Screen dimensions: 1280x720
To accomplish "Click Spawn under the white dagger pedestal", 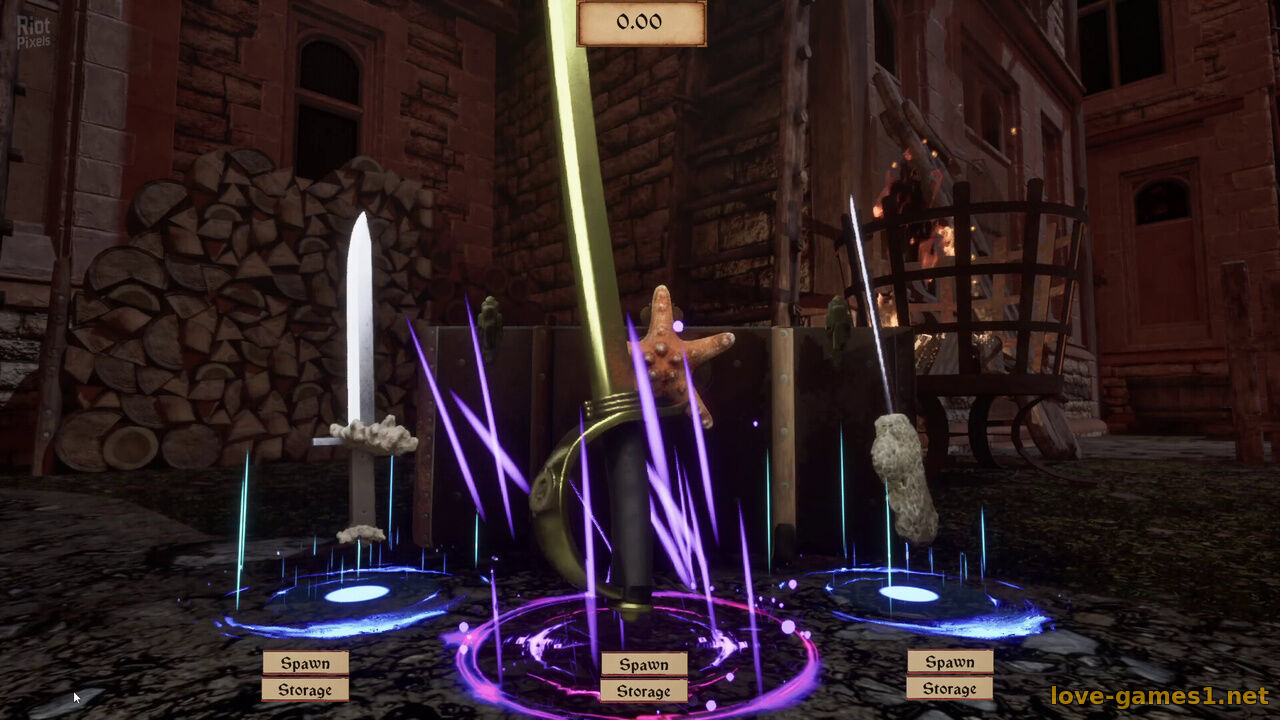I will pos(305,663).
